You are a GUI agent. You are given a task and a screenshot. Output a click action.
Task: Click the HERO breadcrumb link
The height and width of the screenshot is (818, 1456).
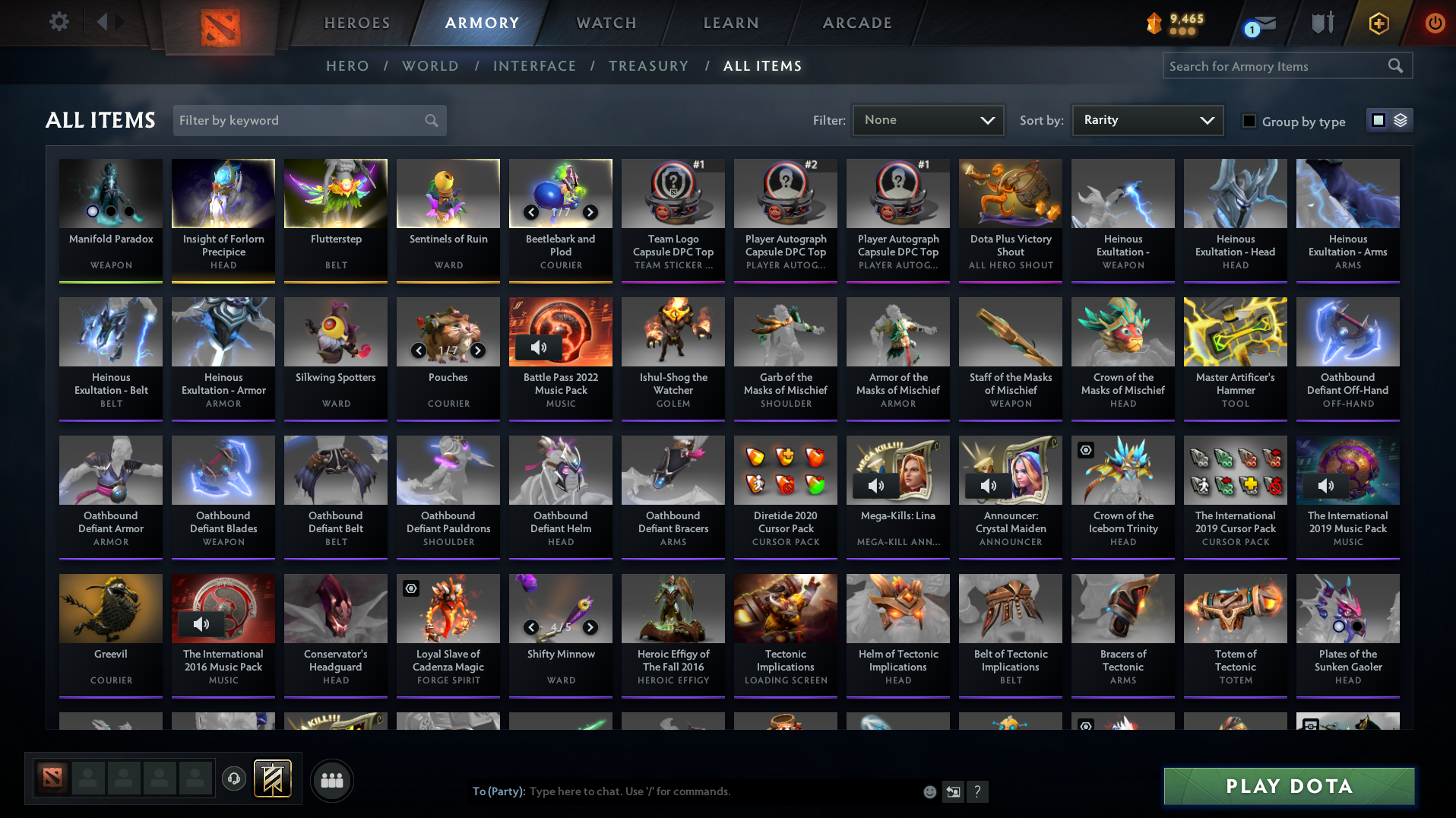[347, 66]
